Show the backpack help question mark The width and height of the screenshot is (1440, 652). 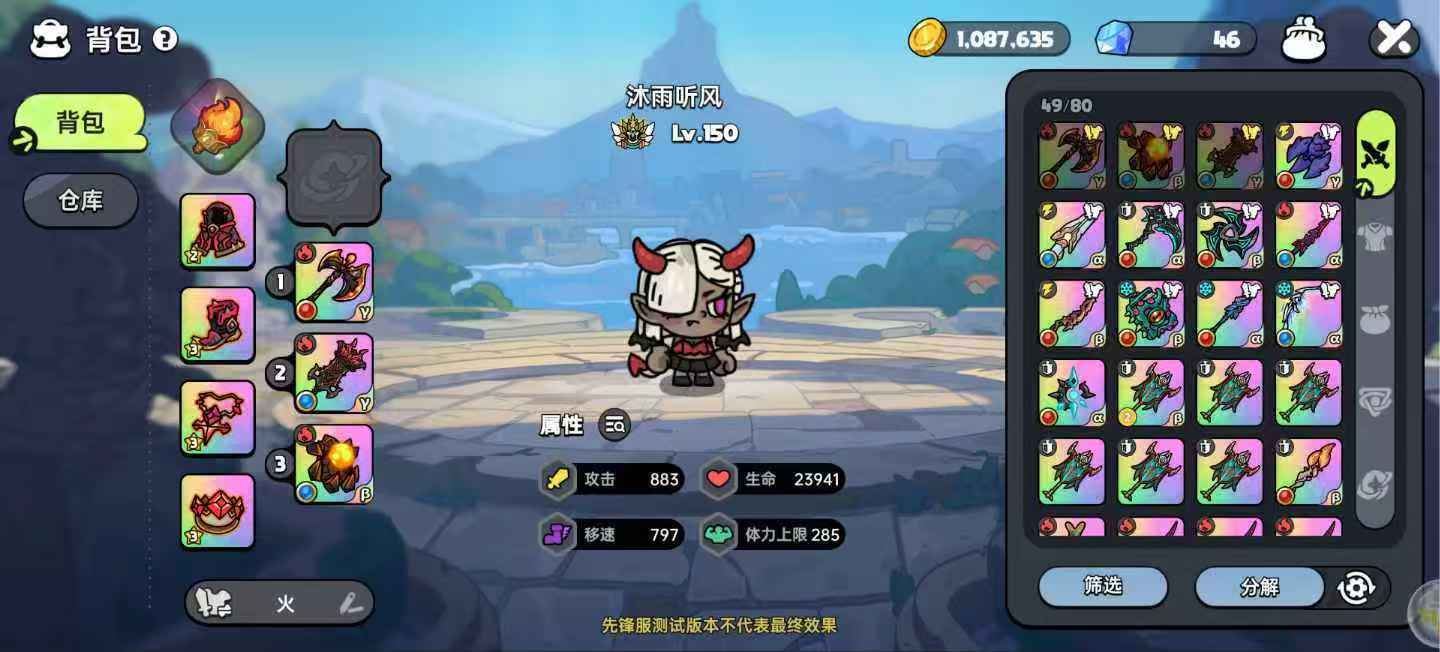(x=165, y=39)
